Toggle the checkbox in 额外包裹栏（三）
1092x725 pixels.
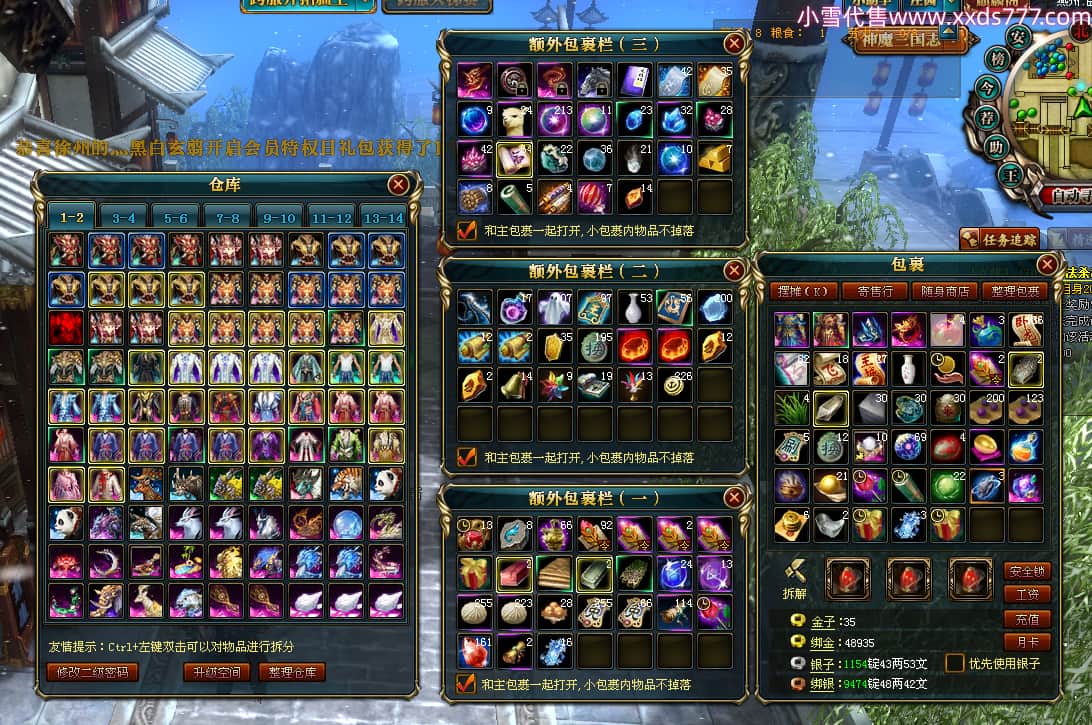466,230
